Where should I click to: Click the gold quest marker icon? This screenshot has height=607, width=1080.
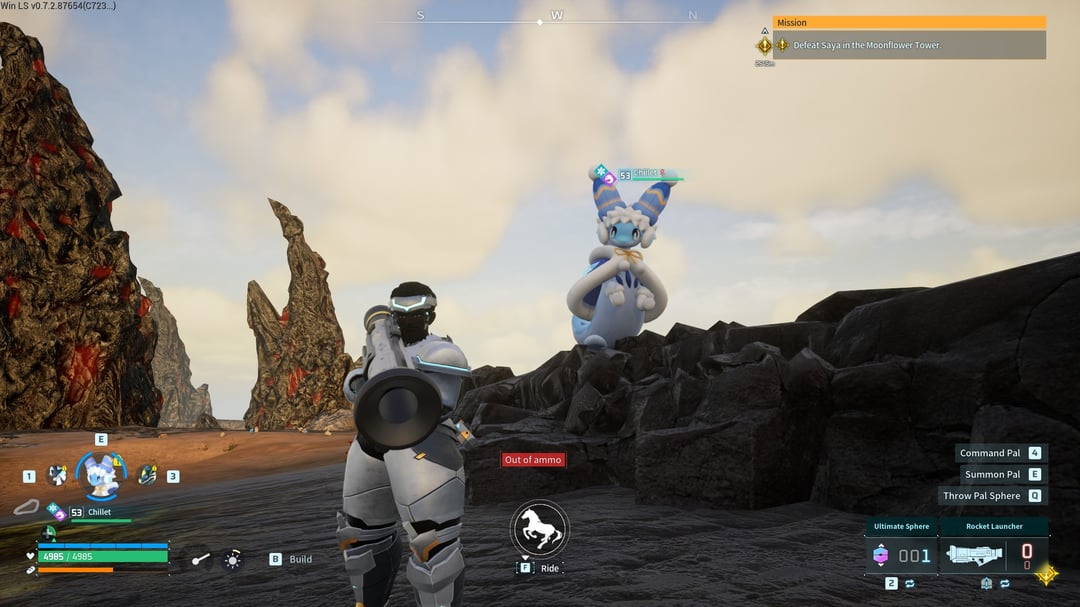tap(765, 45)
